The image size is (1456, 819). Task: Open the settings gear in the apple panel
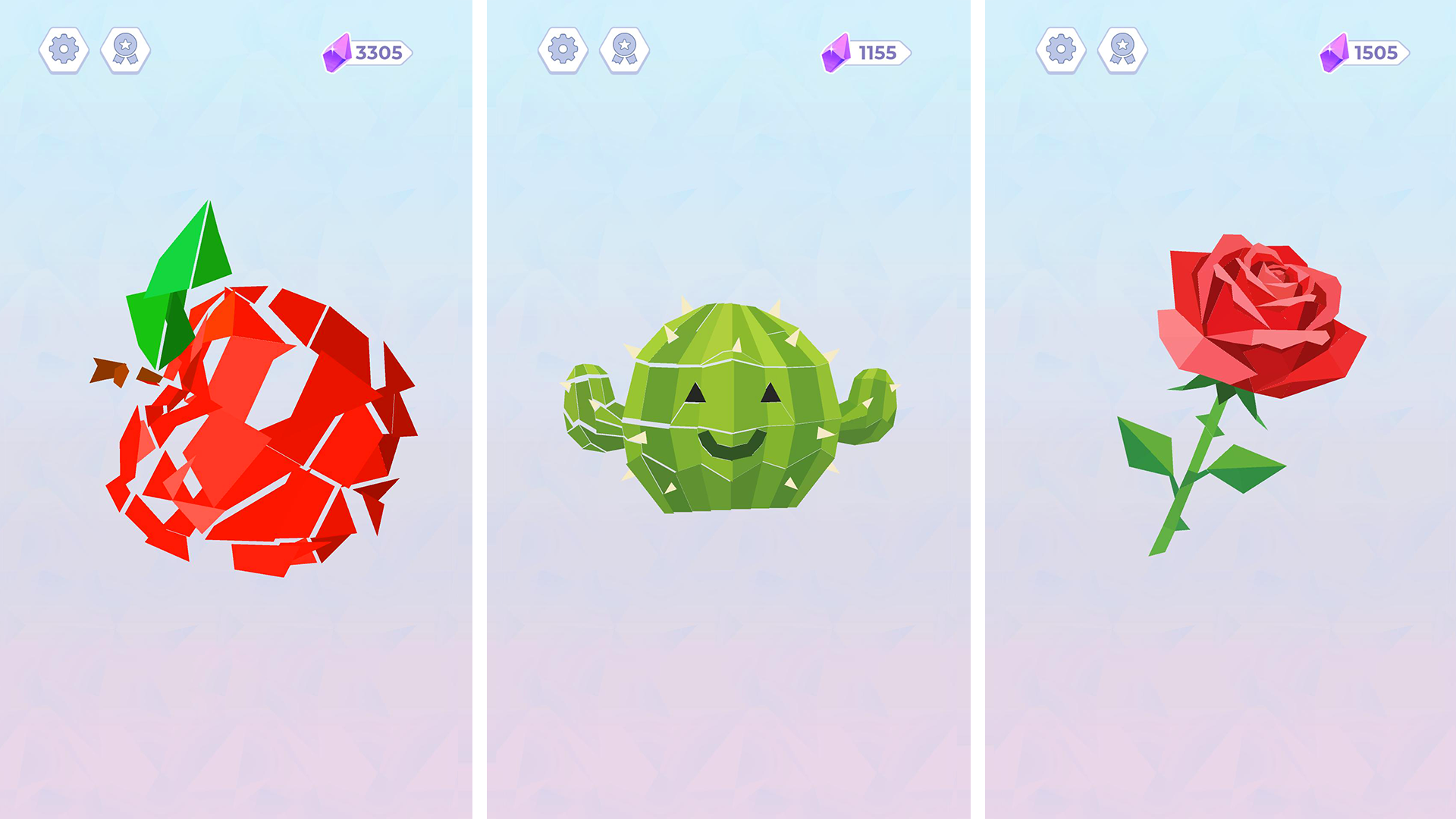[64, 49]
